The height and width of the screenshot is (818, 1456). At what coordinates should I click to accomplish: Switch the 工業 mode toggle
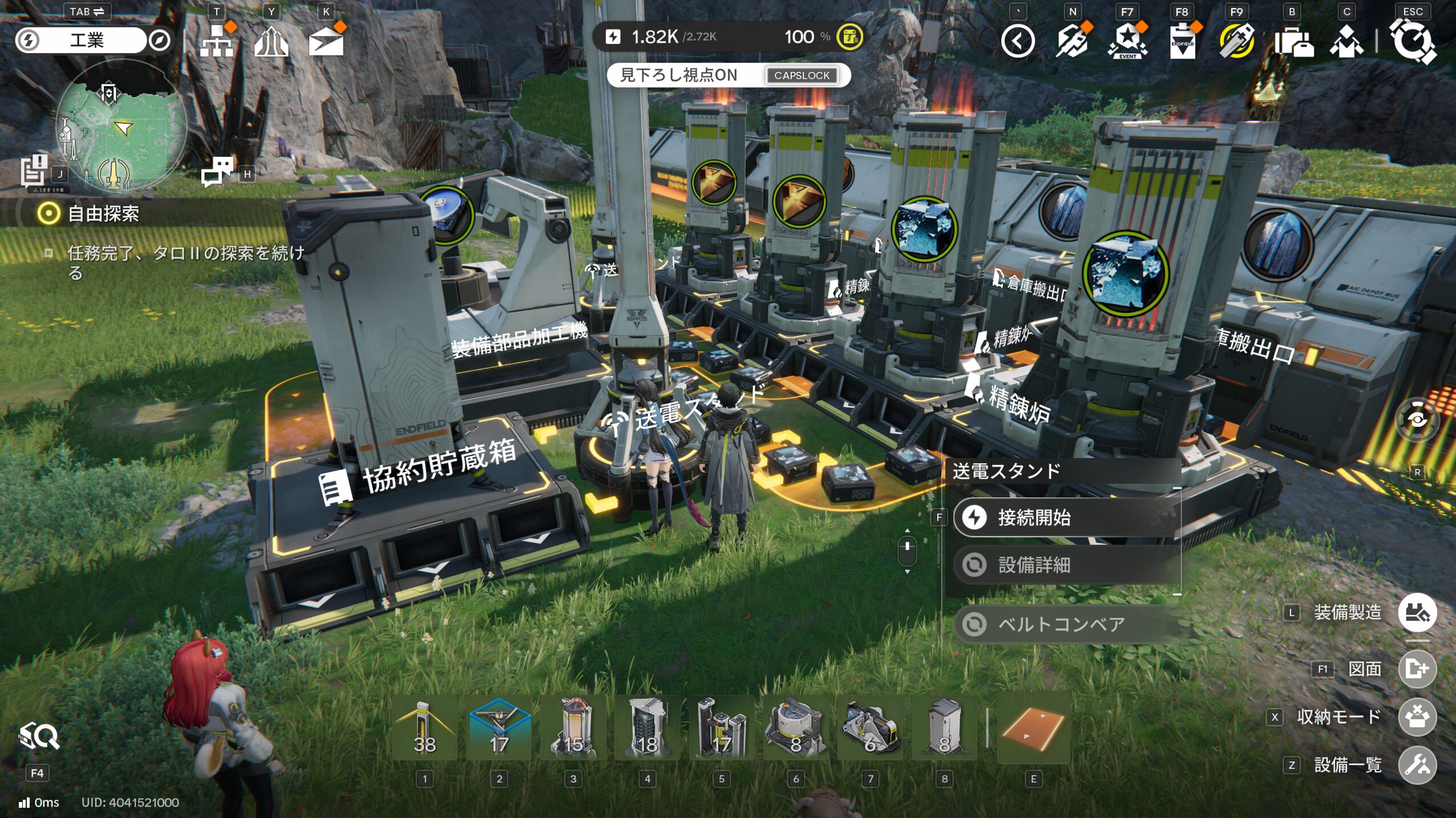(x=87, y=40)
